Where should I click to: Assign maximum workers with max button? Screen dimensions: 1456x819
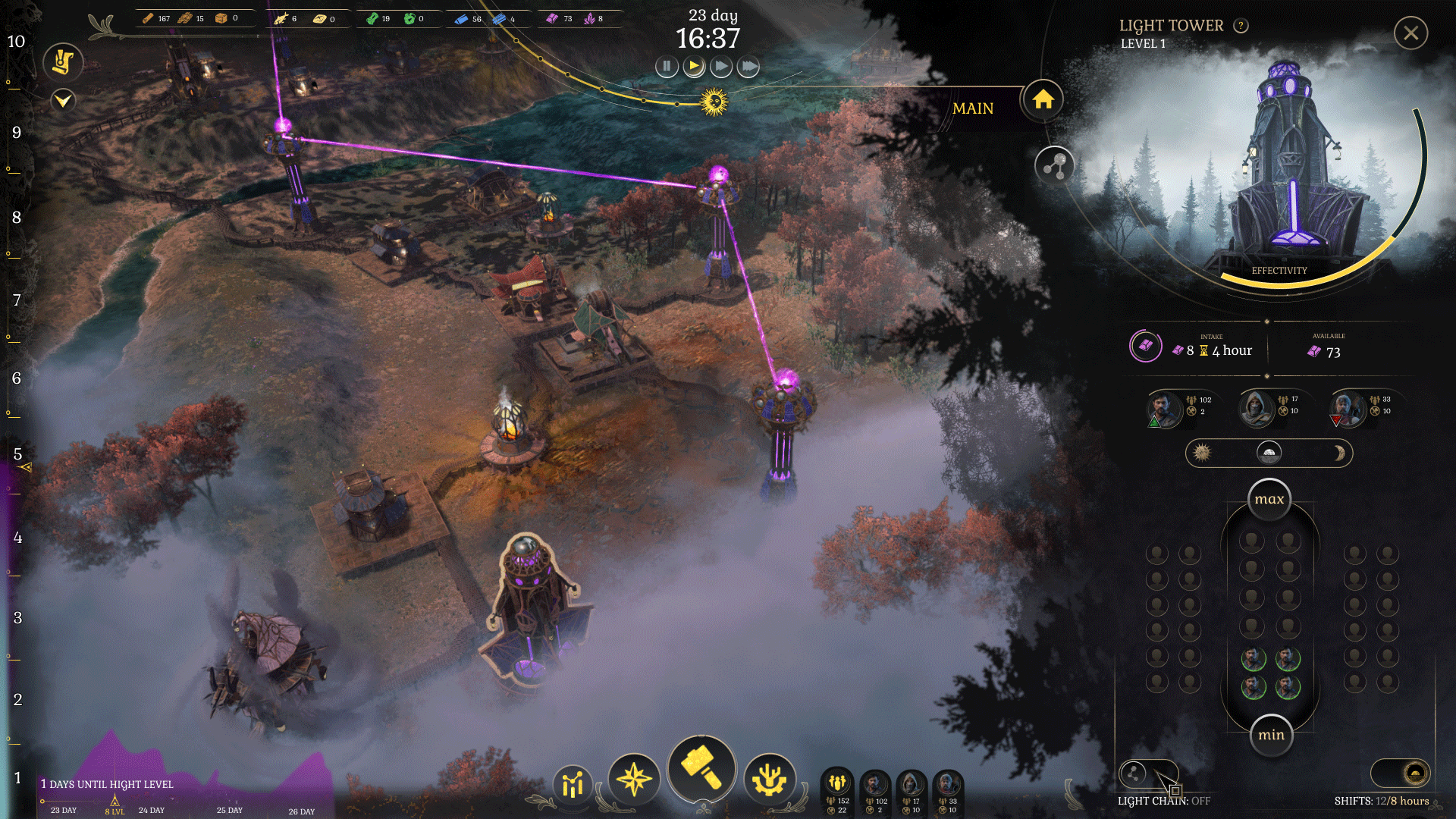pos(1269,499)
